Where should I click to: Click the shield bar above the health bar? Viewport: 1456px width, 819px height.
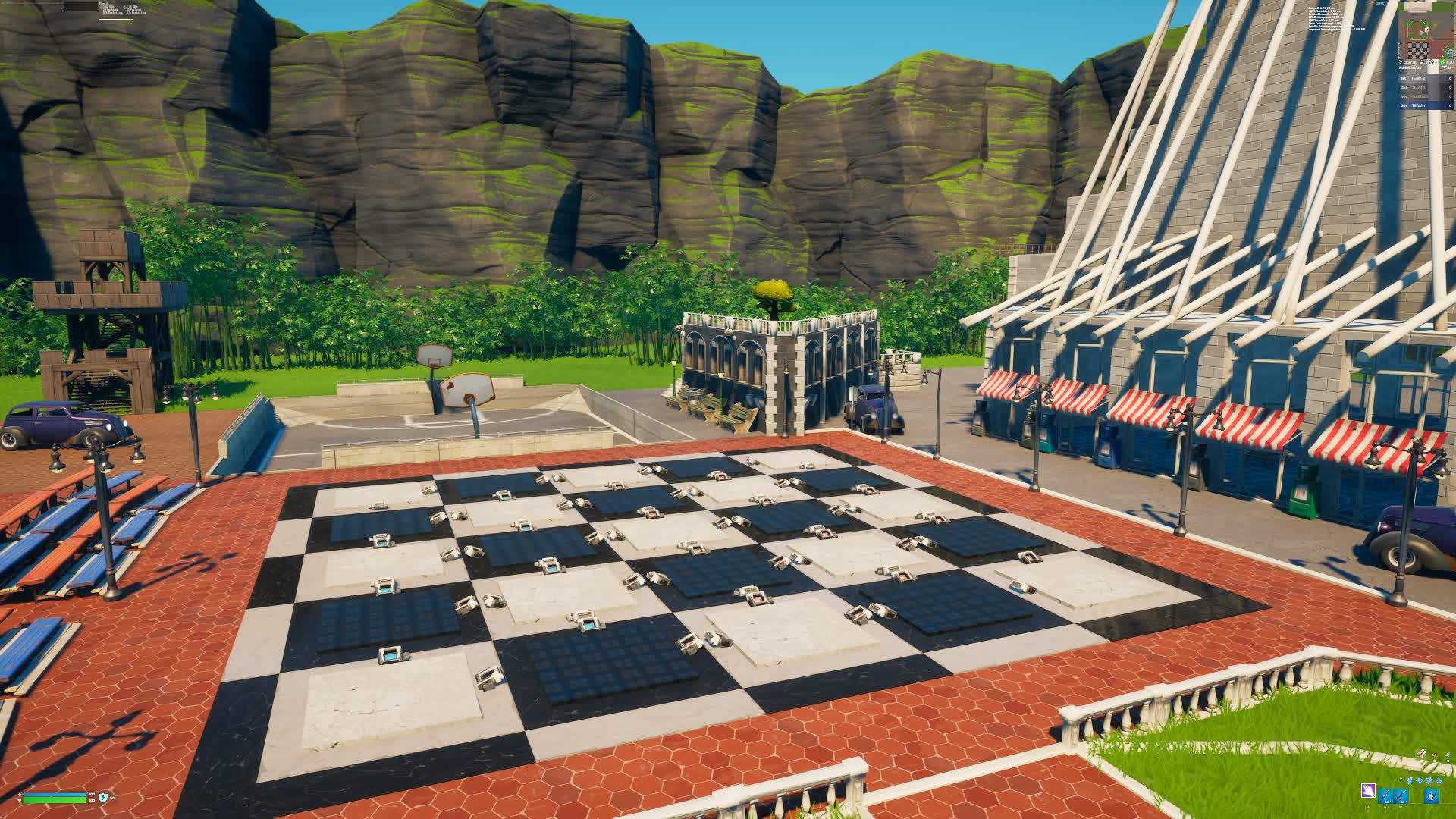tap(55, 795)
